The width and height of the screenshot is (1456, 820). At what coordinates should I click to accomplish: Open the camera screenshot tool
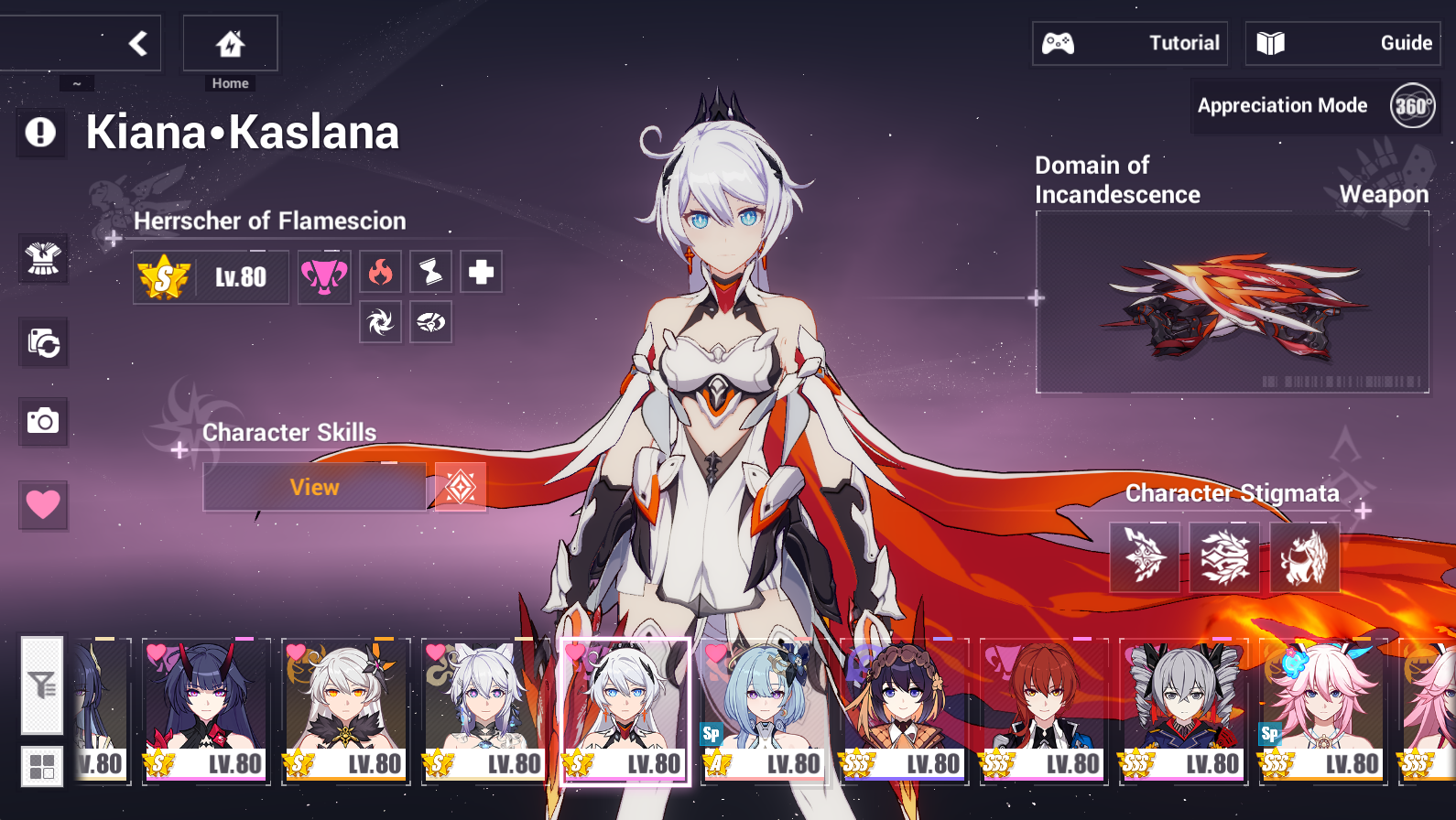42,420
